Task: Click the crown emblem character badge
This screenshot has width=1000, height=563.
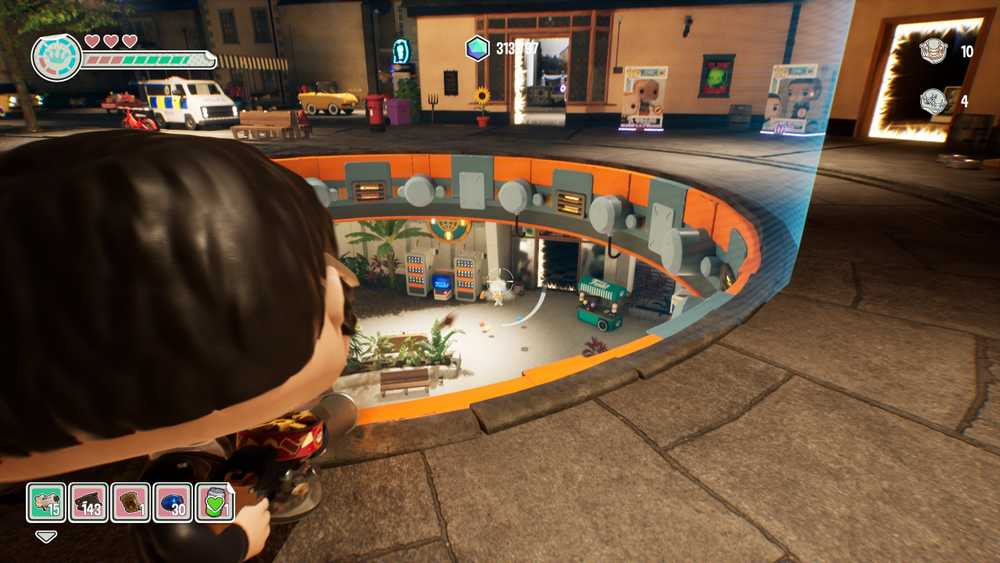Action: click(56, 58)
